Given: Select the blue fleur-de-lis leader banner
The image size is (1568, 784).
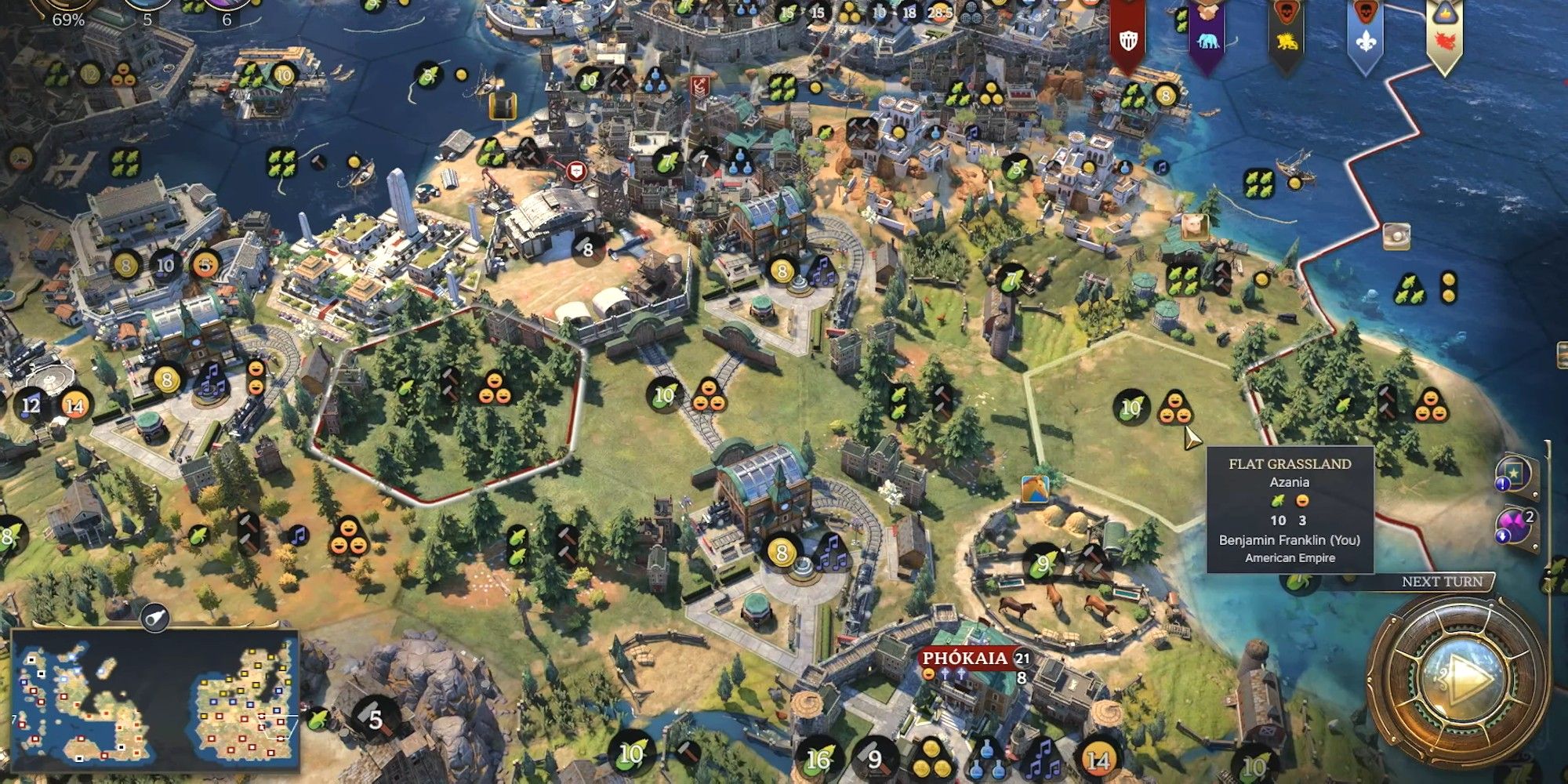Looking at the screenshot, I should pyautogui.click(x=1365, y=35).
